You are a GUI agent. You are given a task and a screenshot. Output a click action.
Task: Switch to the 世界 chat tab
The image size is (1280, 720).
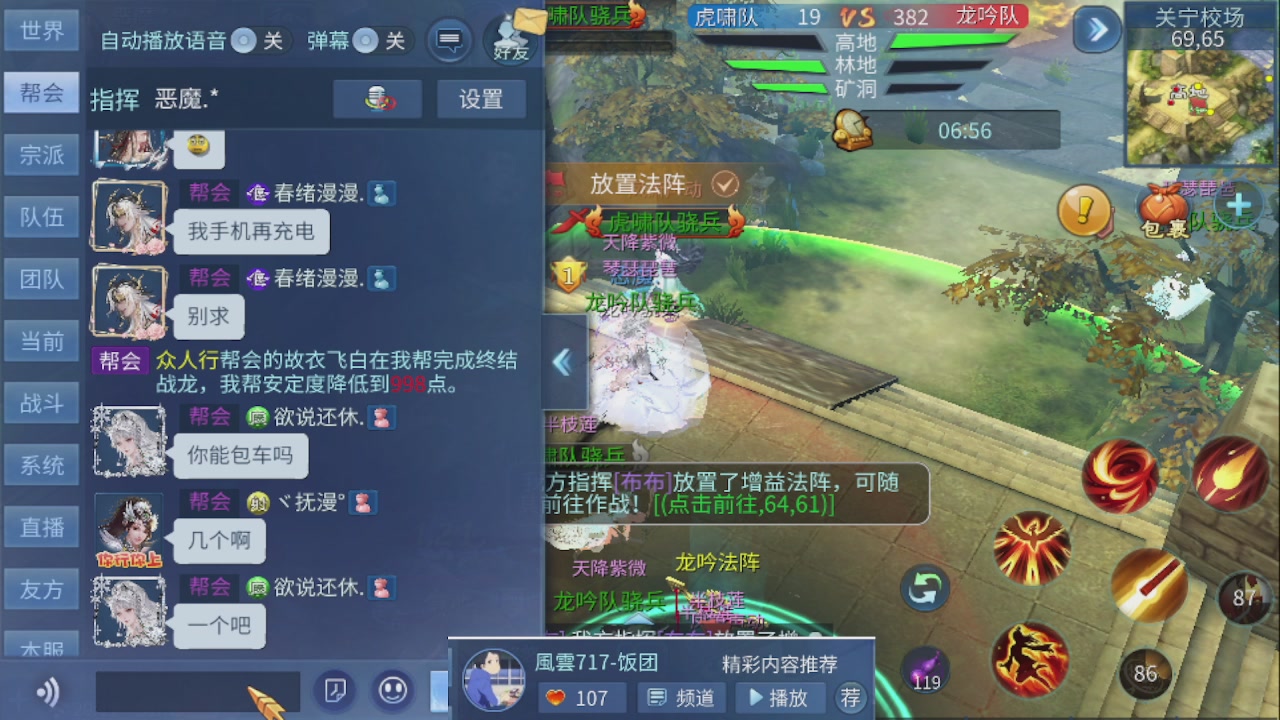tap(41, 30)
